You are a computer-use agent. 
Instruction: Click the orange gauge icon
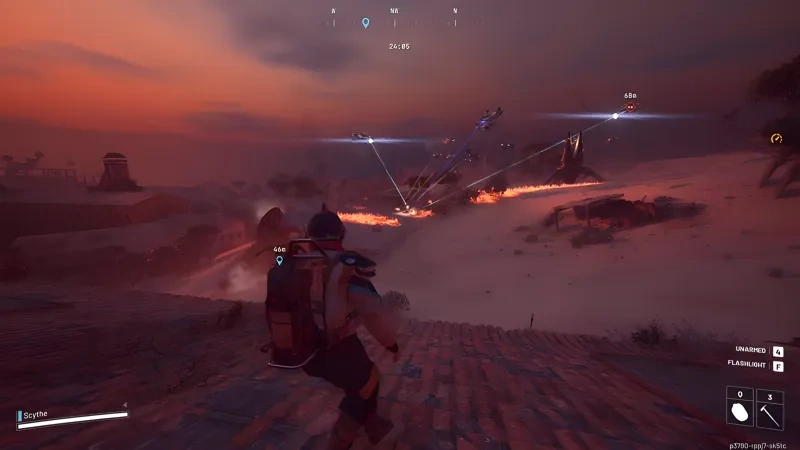(x=777, y=139)
